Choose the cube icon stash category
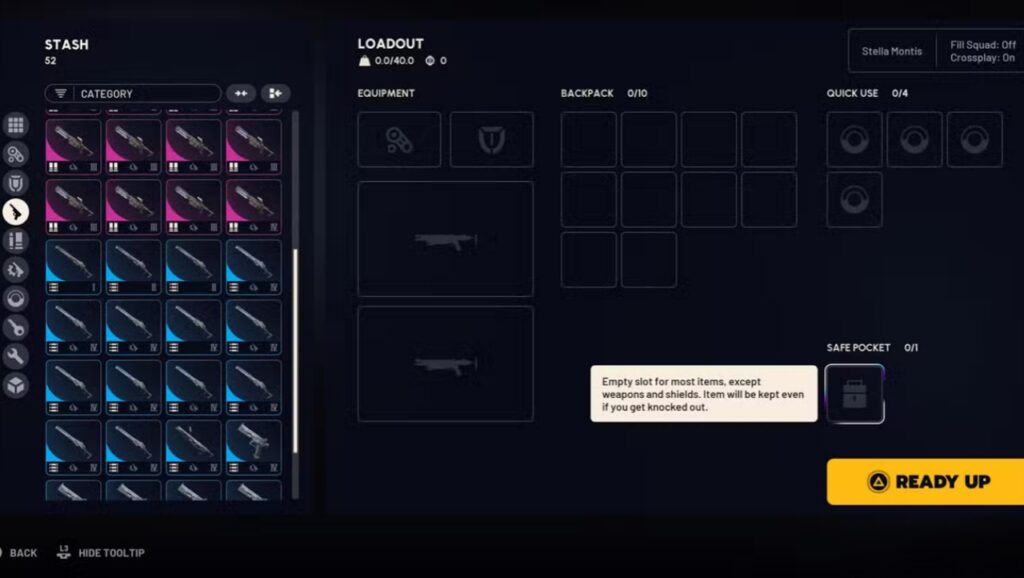 15,385
